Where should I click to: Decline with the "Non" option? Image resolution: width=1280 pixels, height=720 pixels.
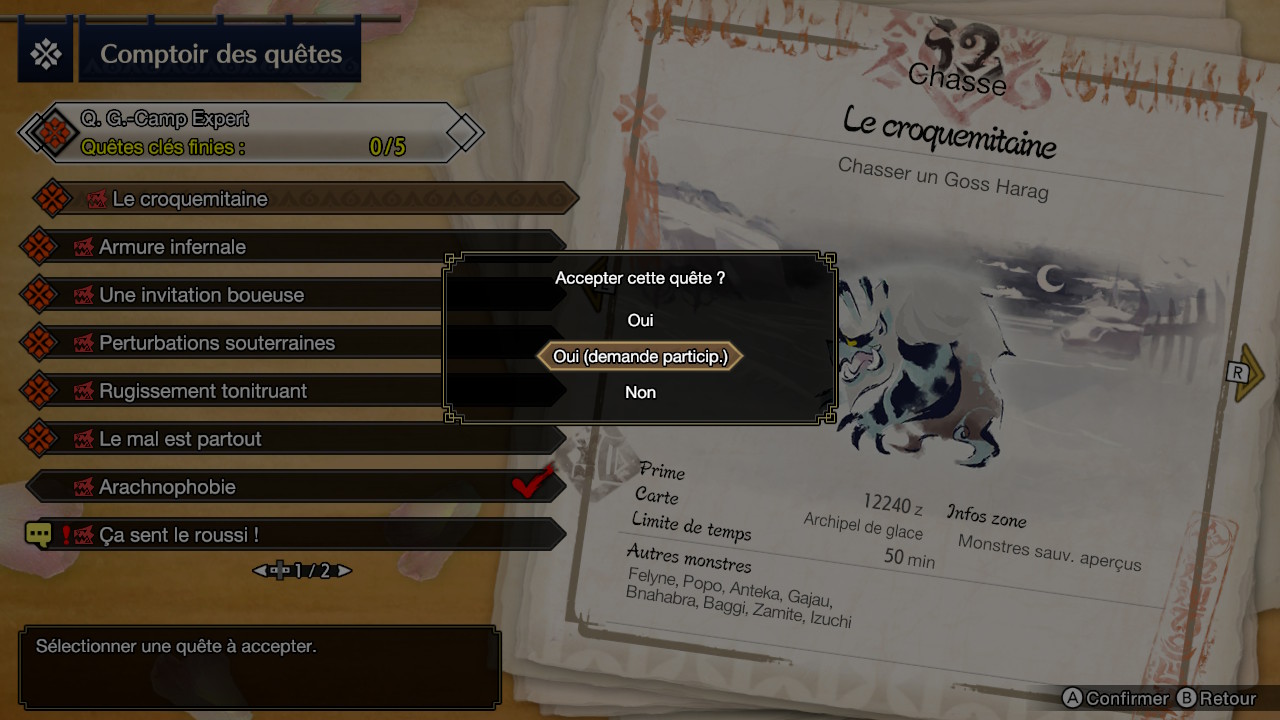point(640,392)
